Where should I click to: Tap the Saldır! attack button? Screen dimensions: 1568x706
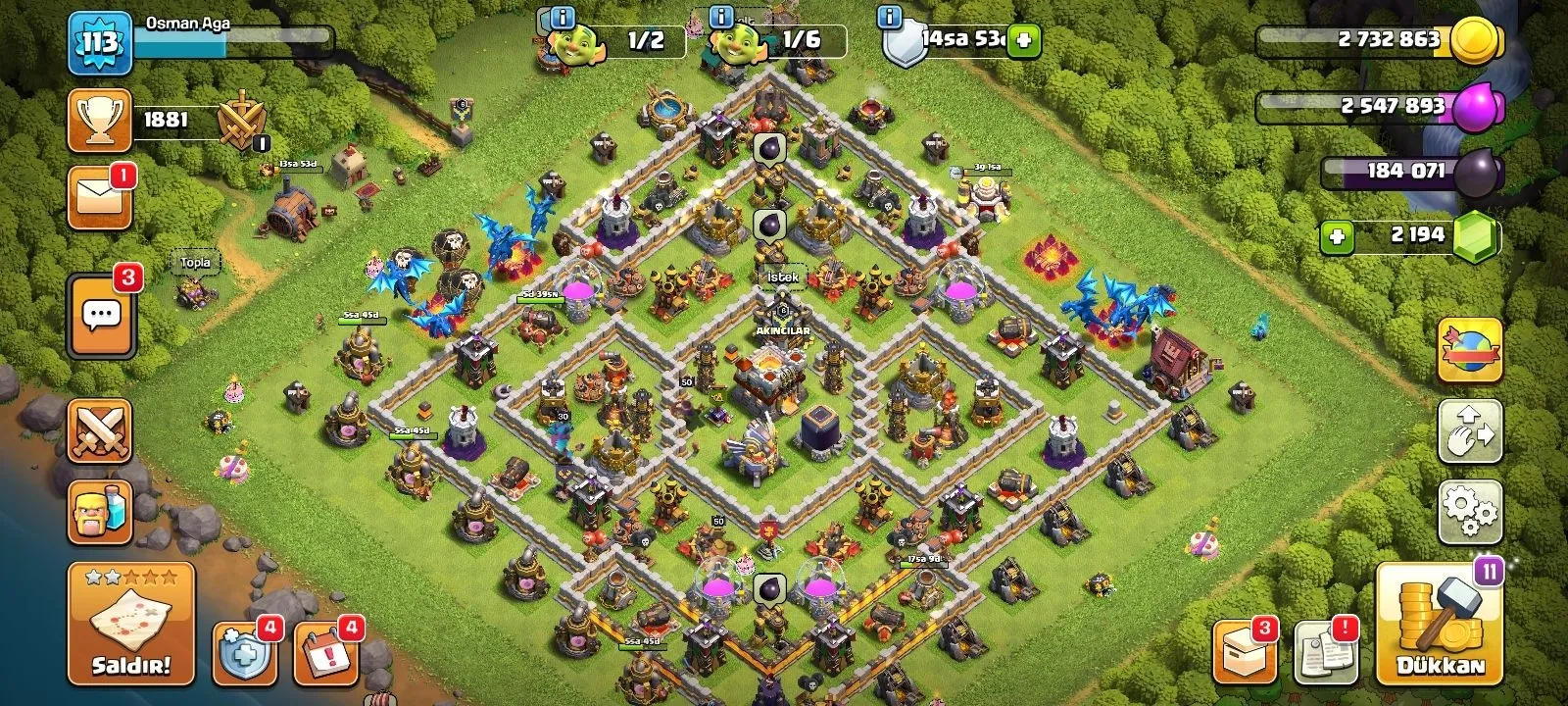tap(131, 624)
